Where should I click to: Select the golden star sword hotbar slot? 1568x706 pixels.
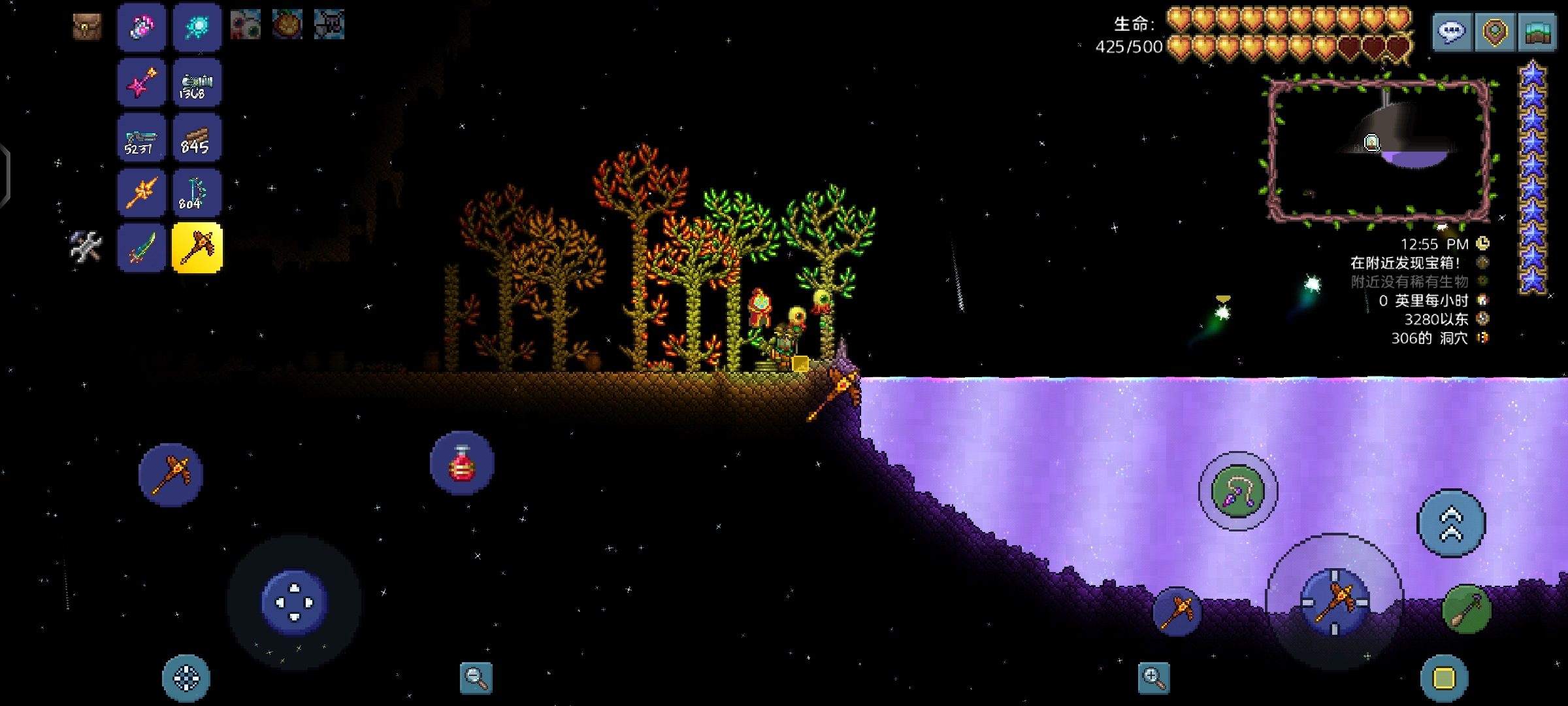142,193
